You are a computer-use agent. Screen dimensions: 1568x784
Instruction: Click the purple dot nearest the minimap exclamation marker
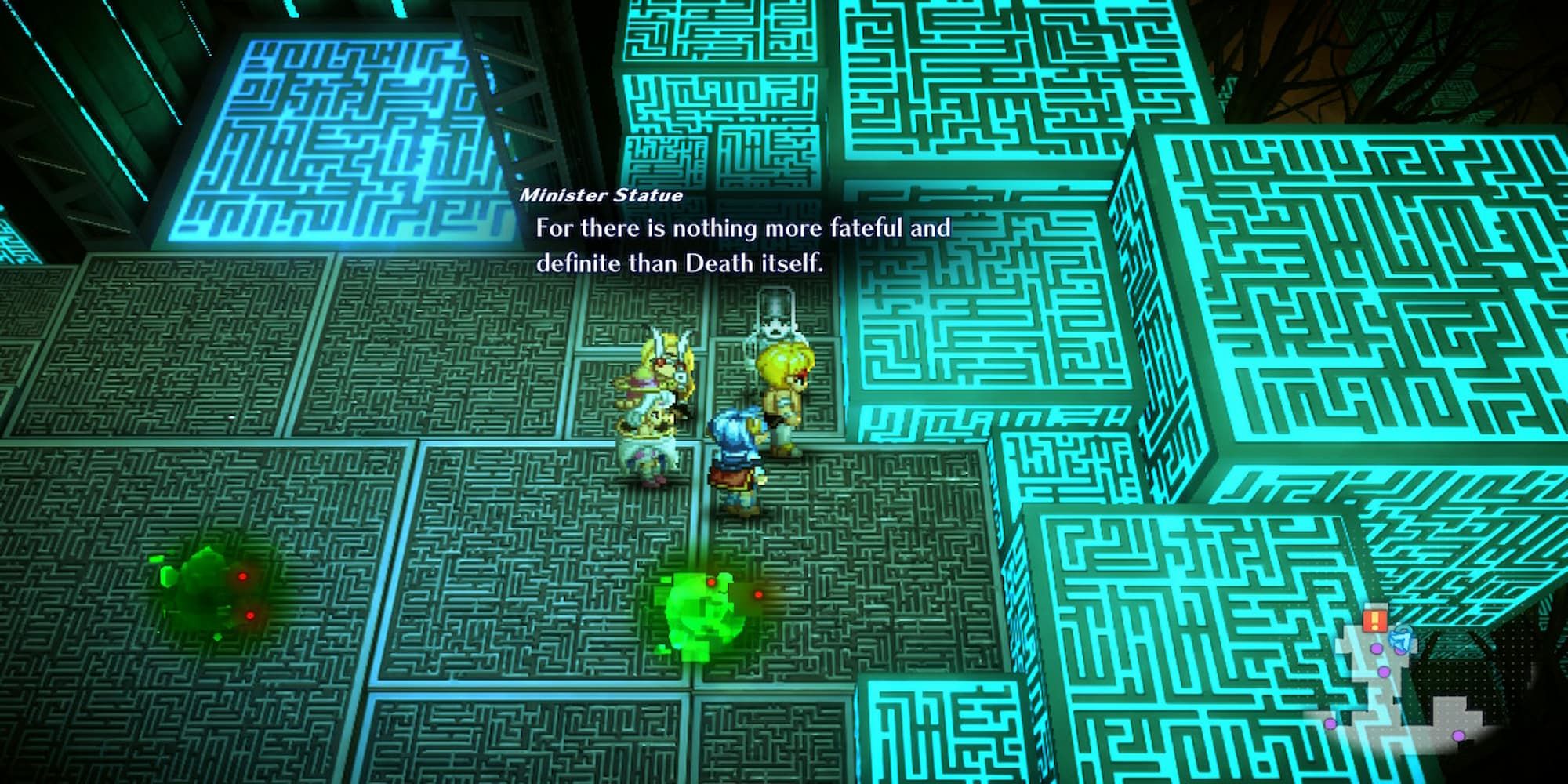1377,648
